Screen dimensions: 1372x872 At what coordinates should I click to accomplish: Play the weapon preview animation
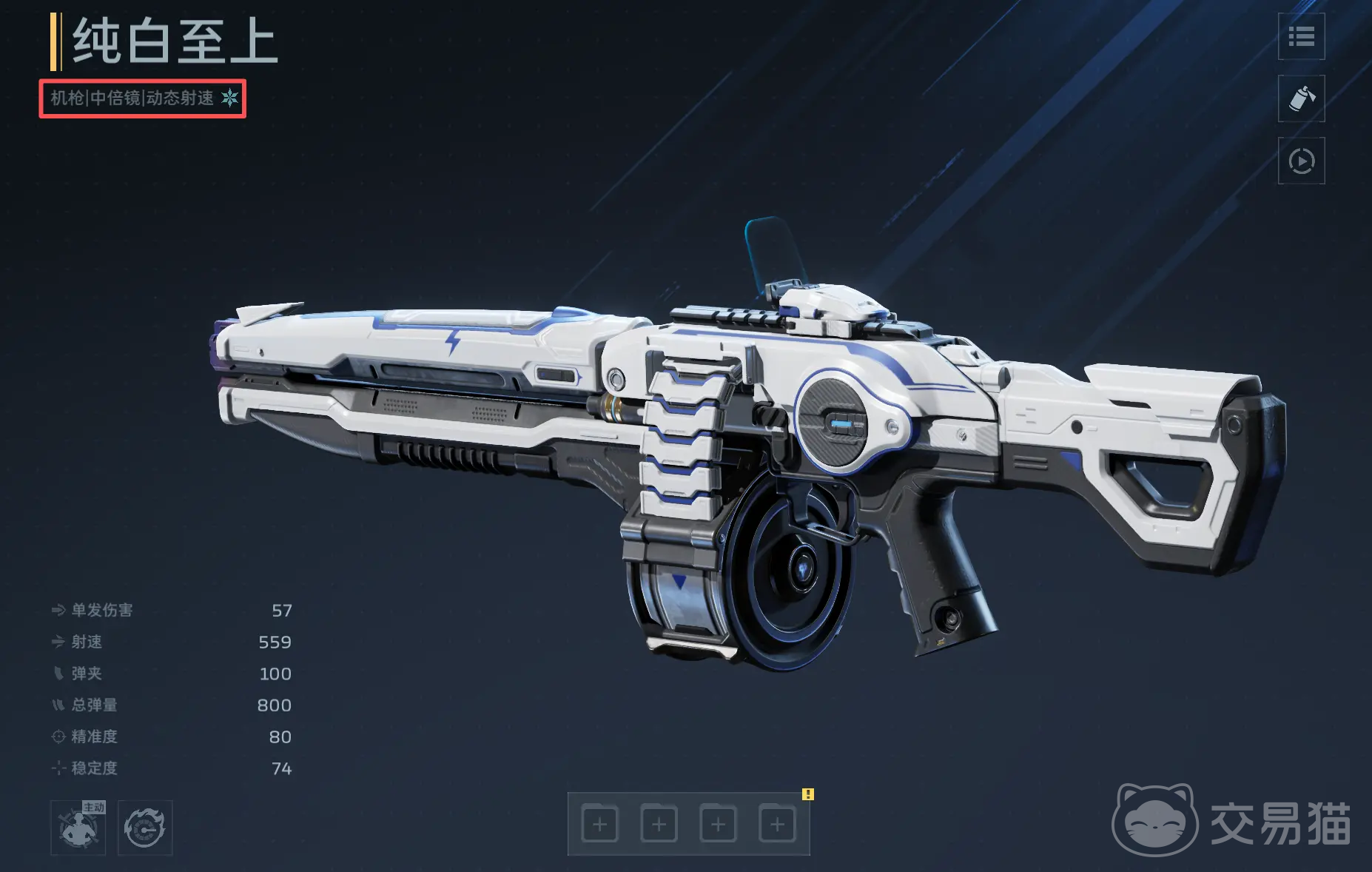(1301, 161)
